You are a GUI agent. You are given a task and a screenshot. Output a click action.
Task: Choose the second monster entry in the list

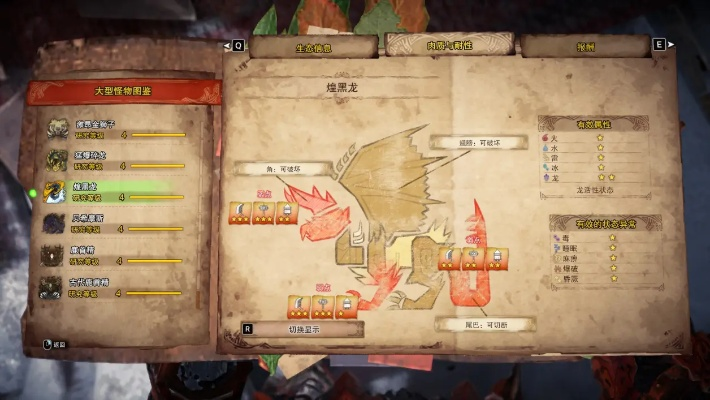click(115, 161)
